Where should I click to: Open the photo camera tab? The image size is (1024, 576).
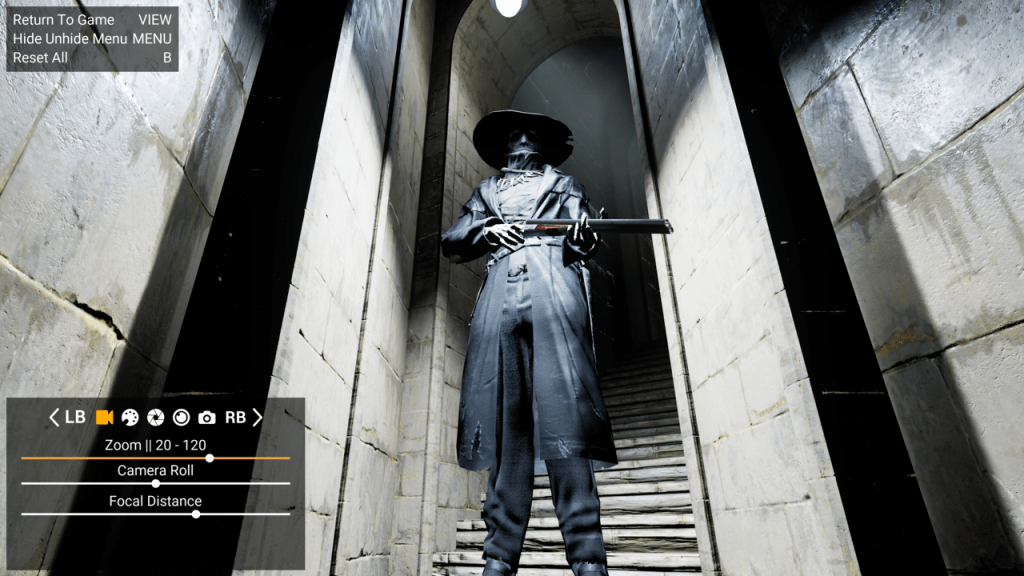207,417
